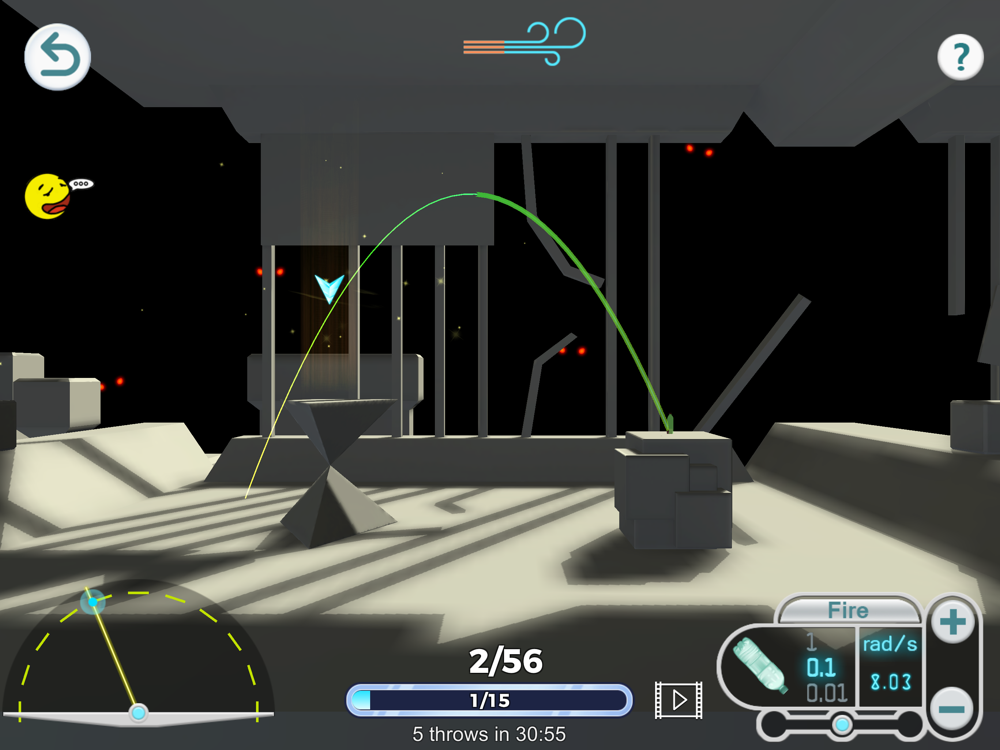Play the replay film clip

coord(678,700)
